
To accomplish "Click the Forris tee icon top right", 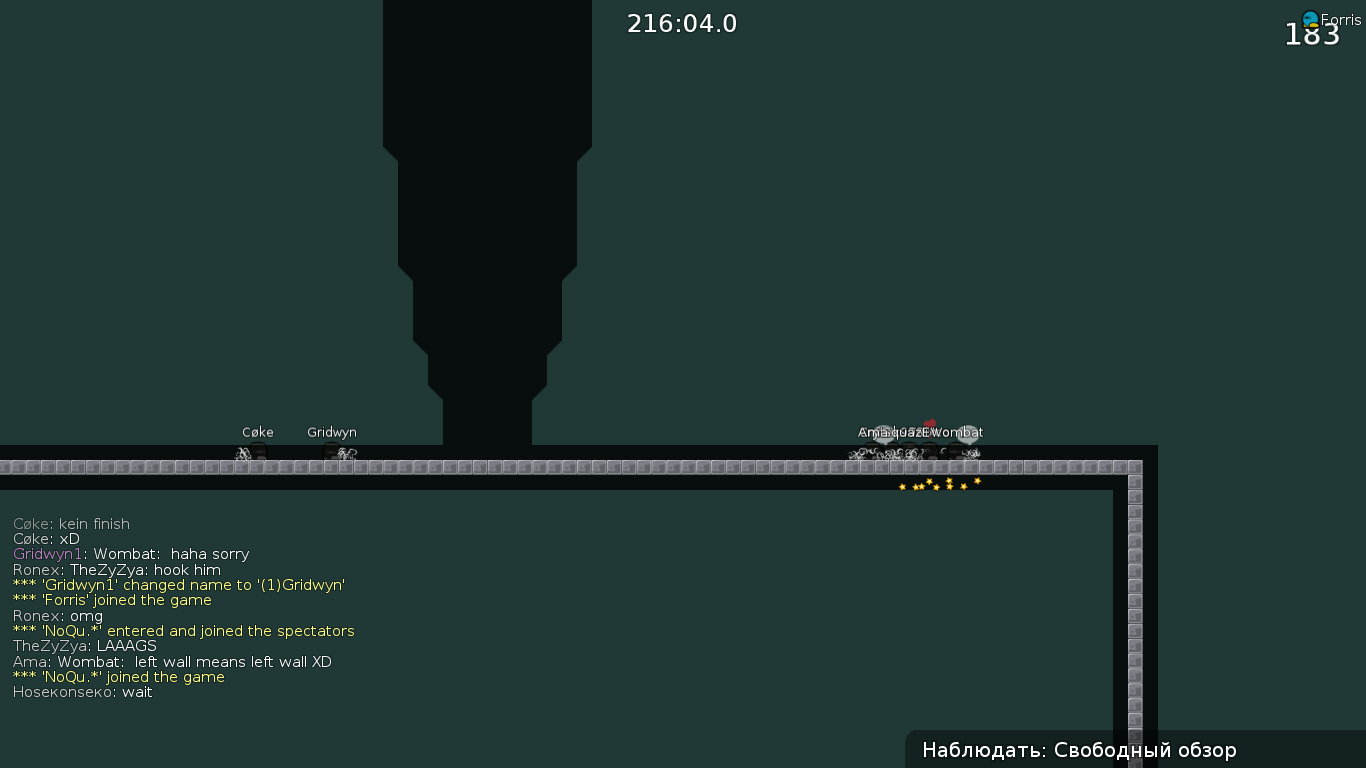I will pos(1310,18).
